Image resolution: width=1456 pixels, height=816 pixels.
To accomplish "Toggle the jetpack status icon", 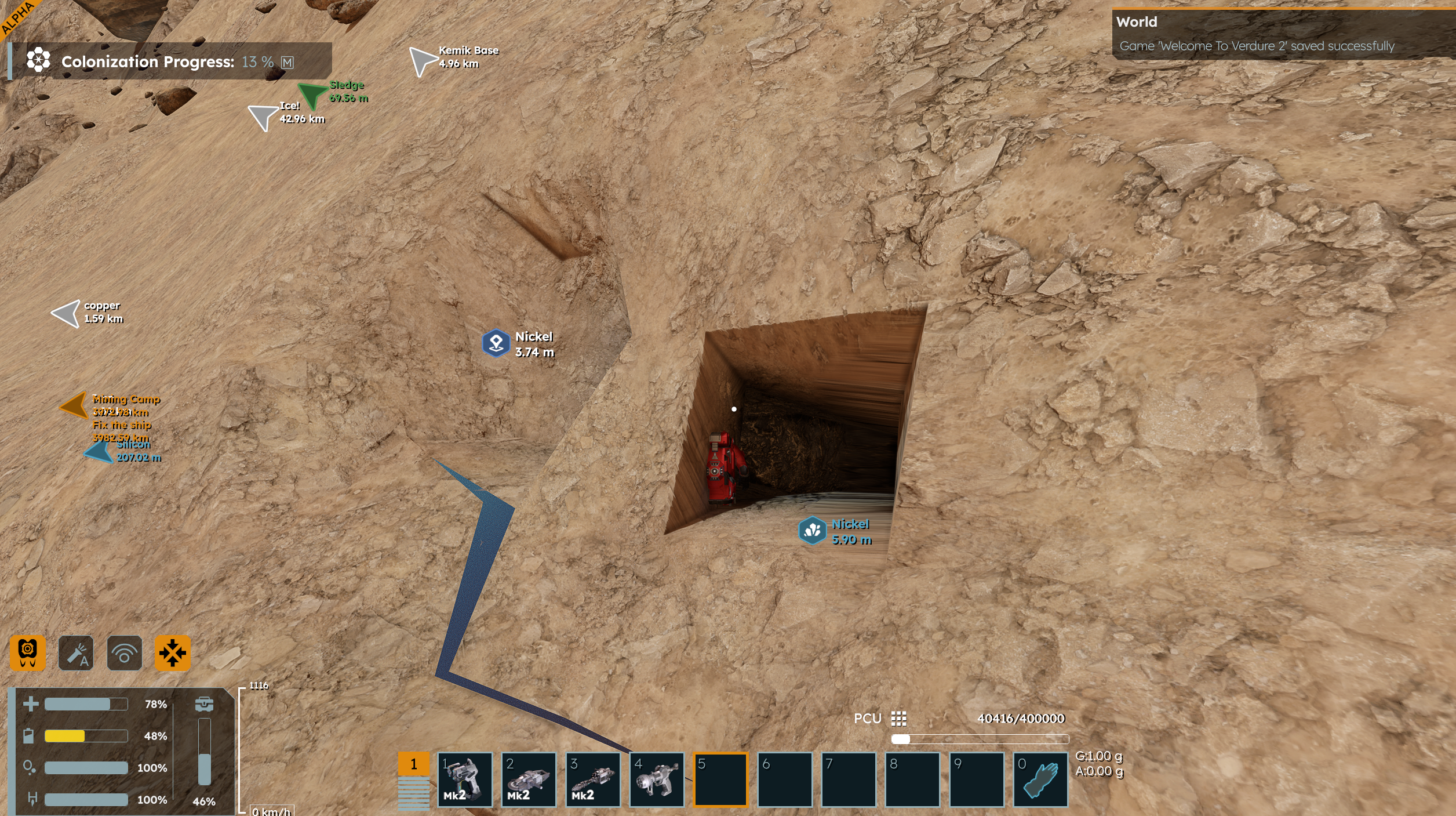I will point(28,653).
